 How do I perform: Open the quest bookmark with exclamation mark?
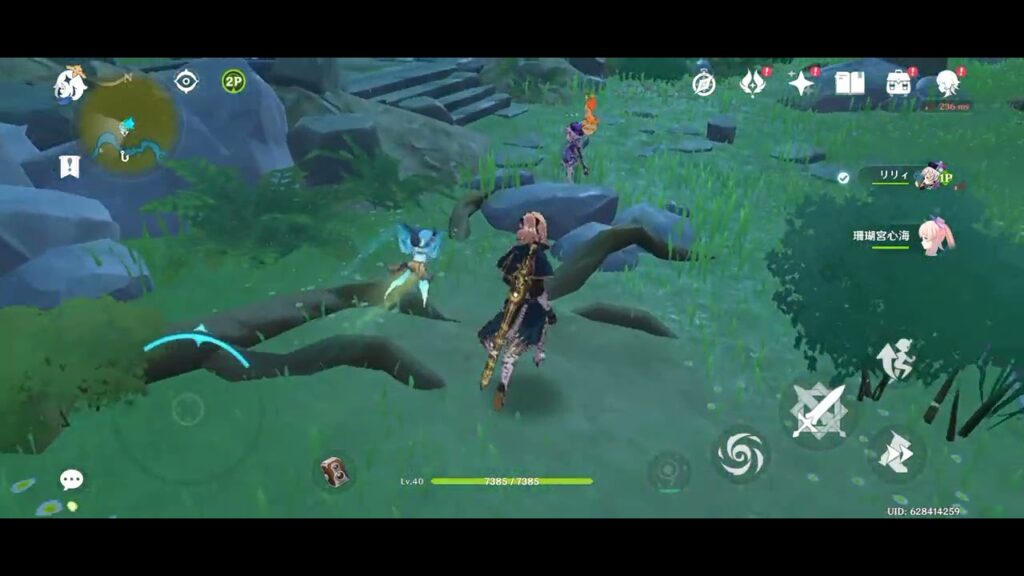click(69, 166)
